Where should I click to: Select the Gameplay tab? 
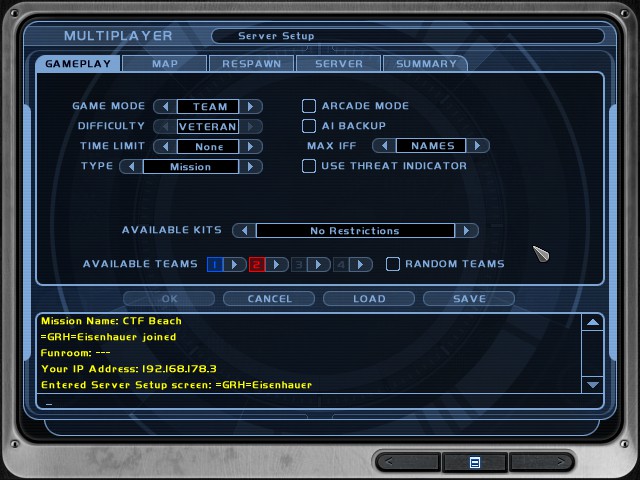[78, 64]
